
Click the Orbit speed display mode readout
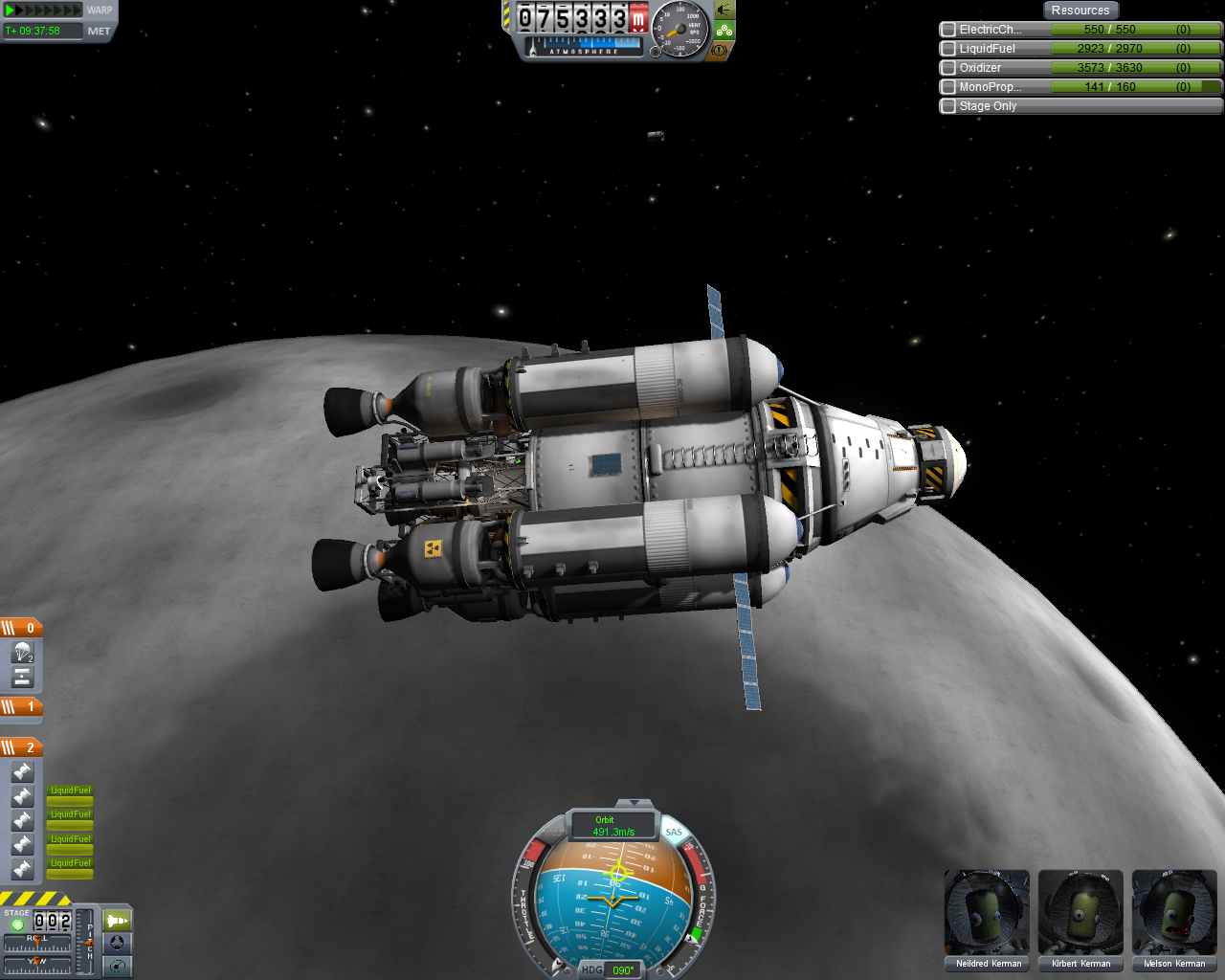point(613,826)
